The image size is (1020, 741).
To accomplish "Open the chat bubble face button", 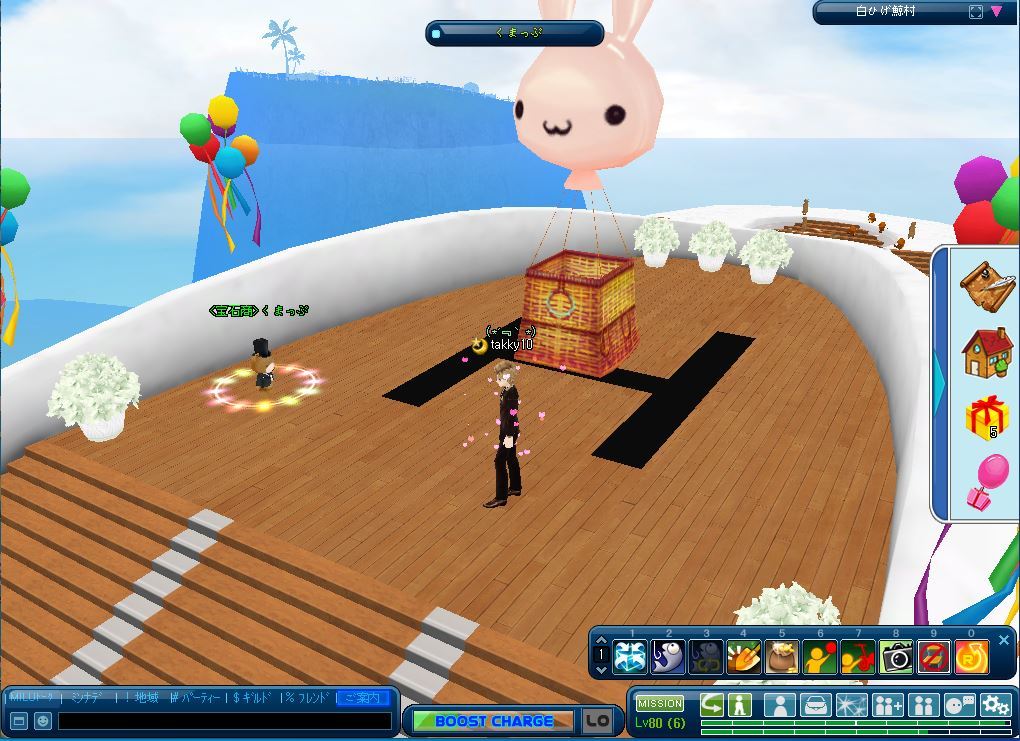I will [x=959, y=705].
